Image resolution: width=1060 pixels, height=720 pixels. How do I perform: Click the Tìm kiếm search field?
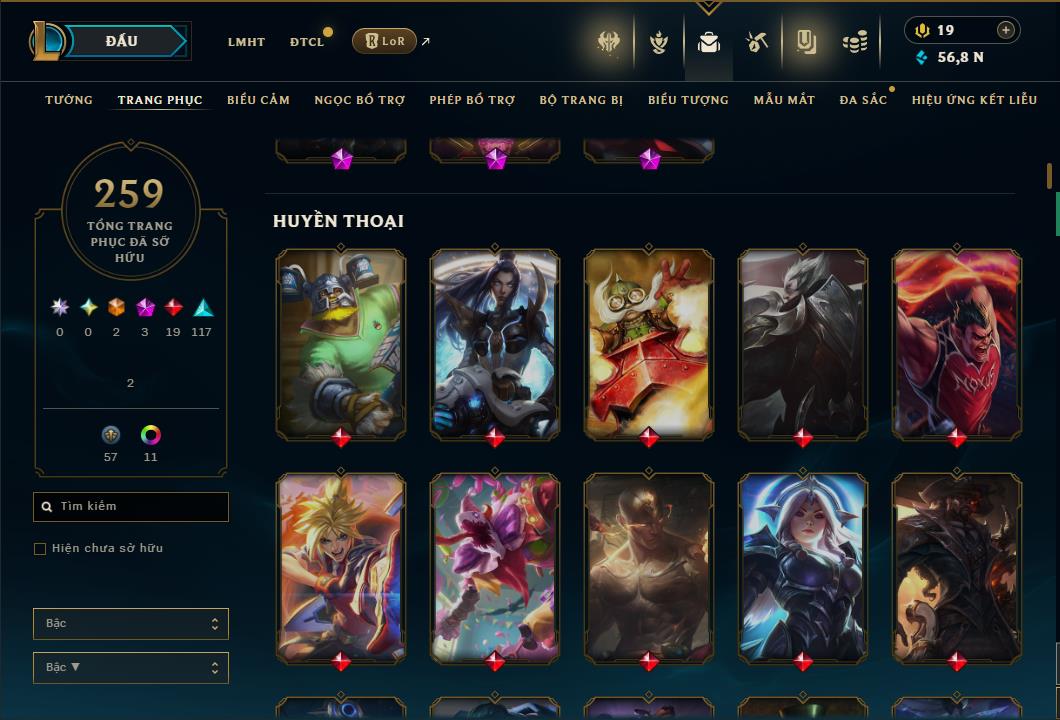[x=131, y=507]
